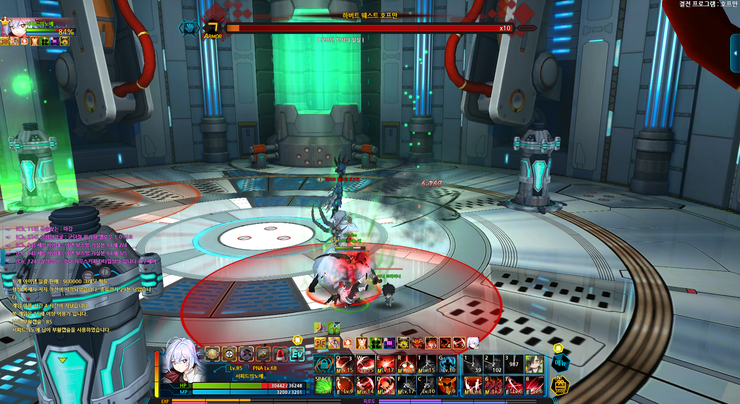Screen dimensions: 740x404
Task: Select the red bell icon near EV
Action: (281, 353)
